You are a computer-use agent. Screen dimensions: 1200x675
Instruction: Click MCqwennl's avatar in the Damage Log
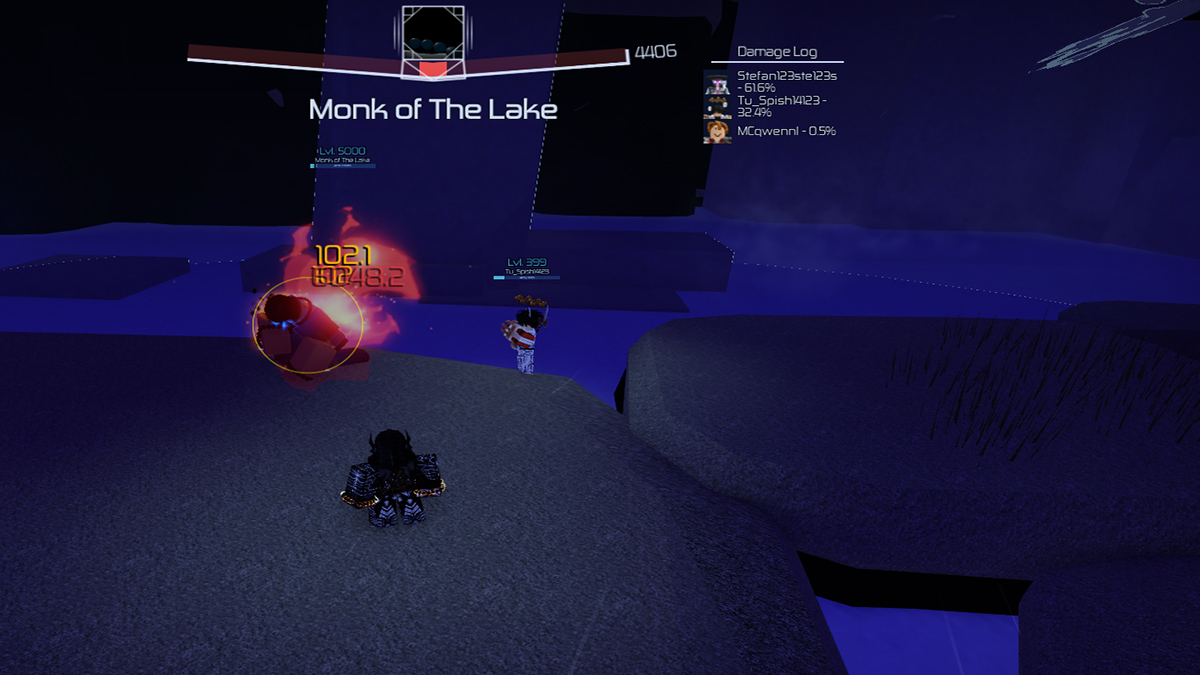(717, 131)
